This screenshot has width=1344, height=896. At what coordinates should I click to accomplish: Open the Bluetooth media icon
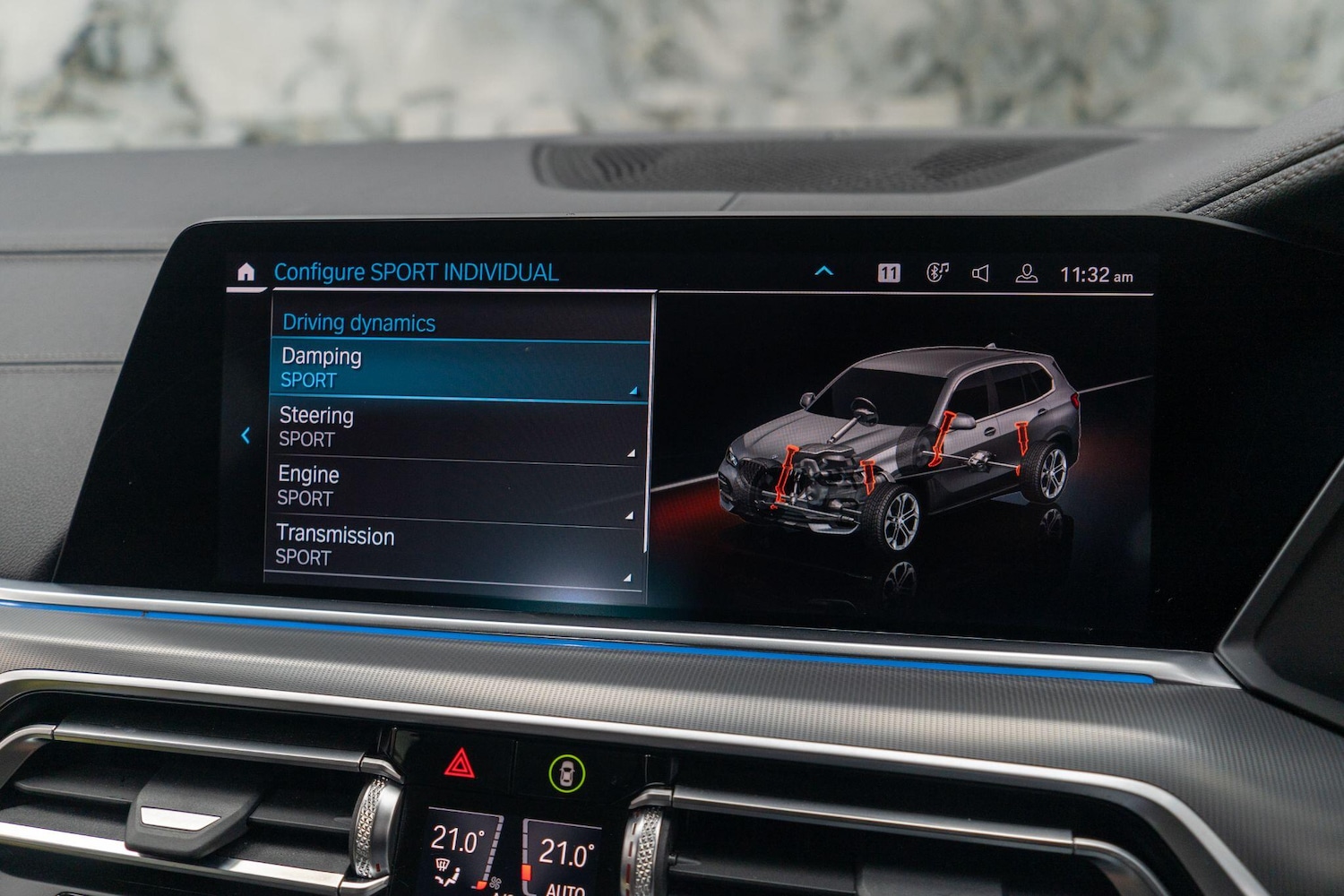coord(936,272)
